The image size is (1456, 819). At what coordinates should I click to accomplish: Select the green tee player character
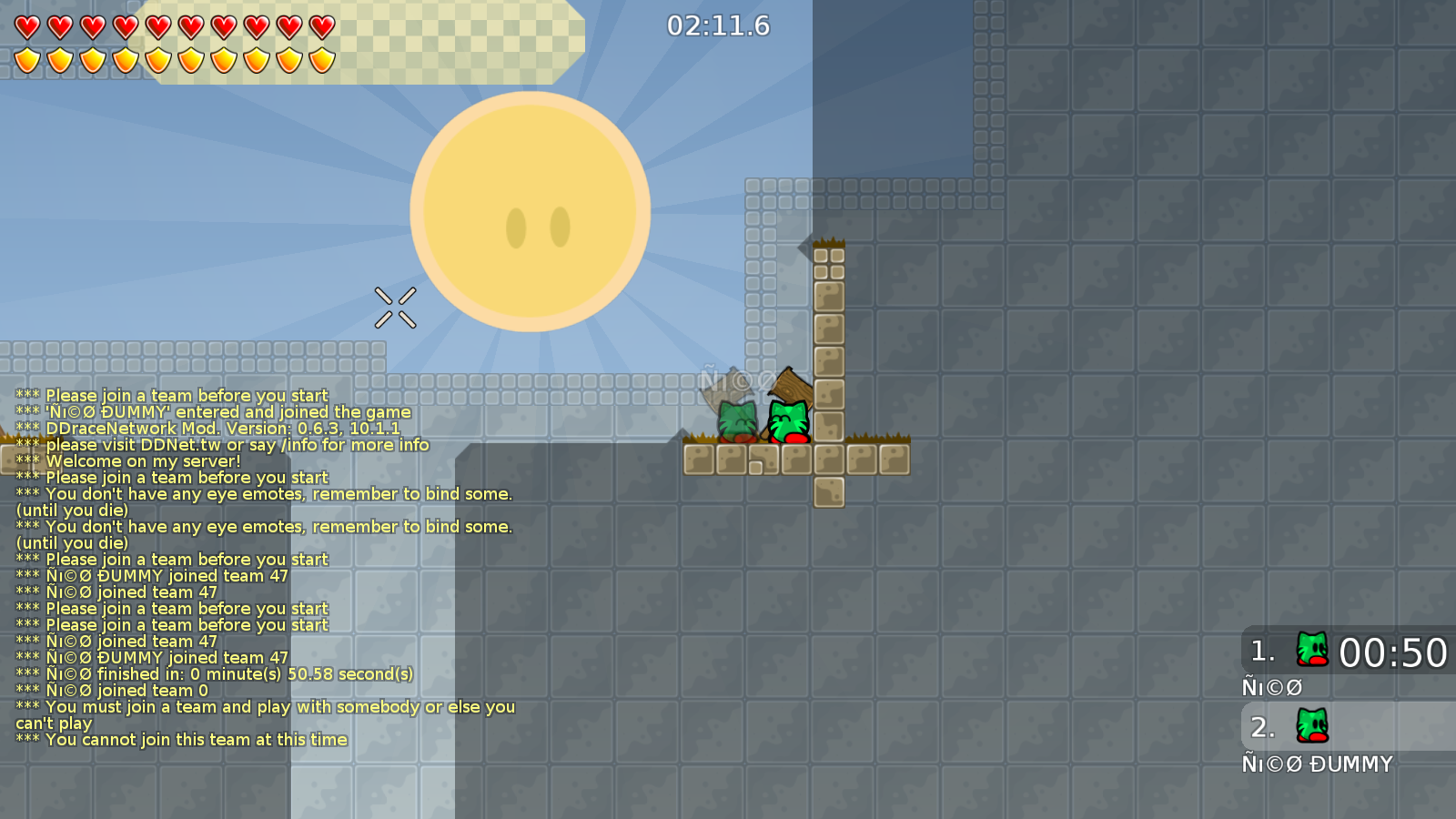[789, 420]
